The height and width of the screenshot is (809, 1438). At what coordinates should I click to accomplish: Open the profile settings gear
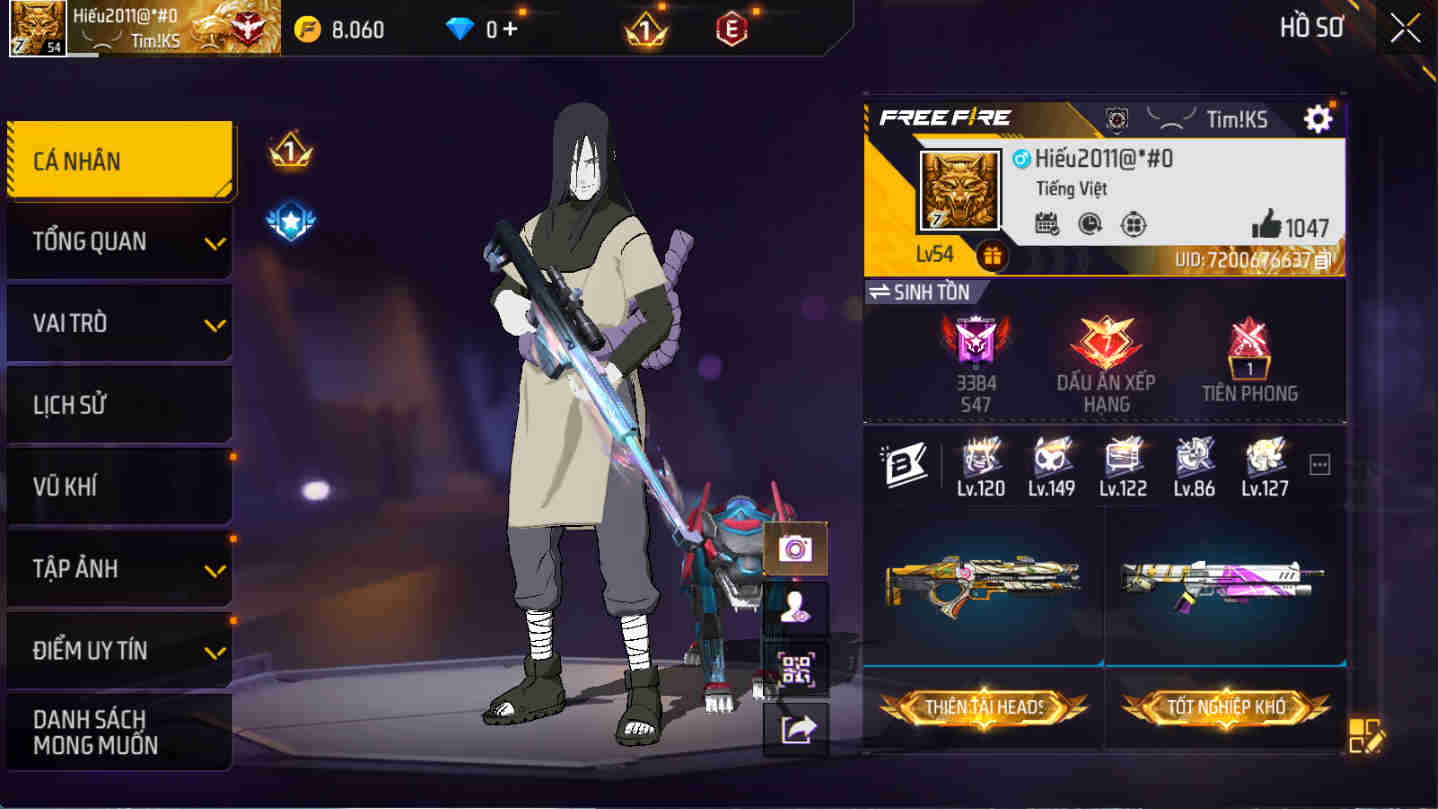(x=1318, y=118)
